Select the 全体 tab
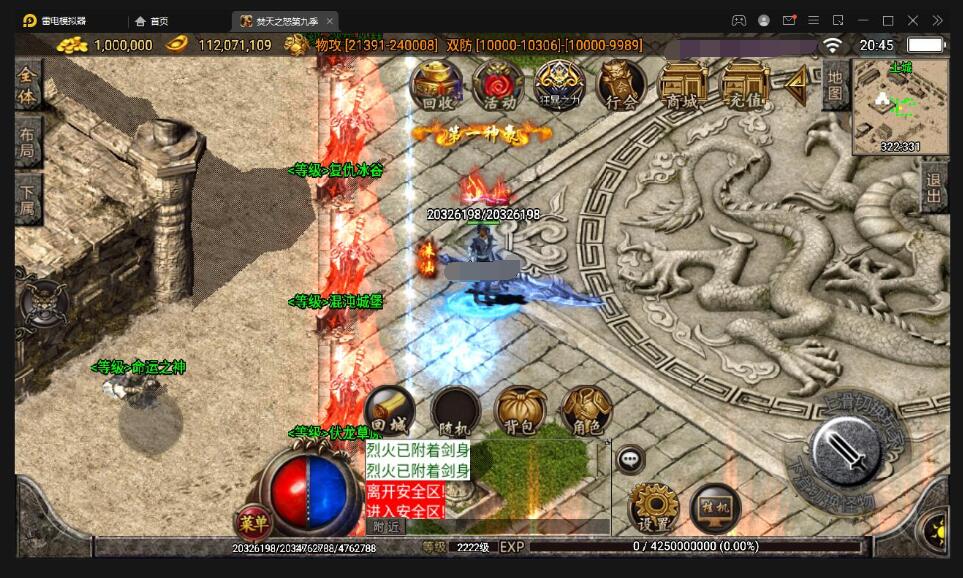 coord(28,85)
